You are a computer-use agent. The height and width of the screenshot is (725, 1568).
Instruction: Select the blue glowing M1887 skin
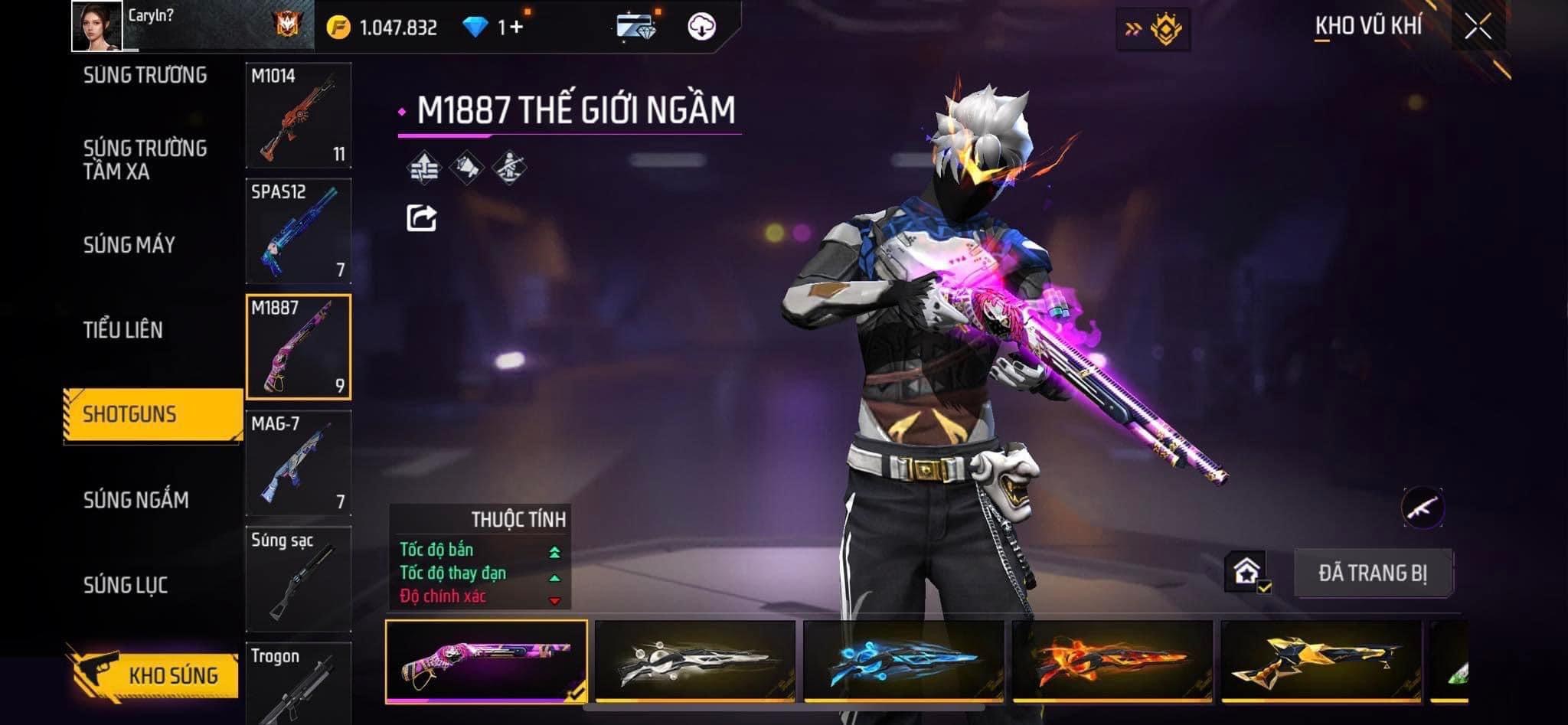pyautogui.click(x=903, y=661)
